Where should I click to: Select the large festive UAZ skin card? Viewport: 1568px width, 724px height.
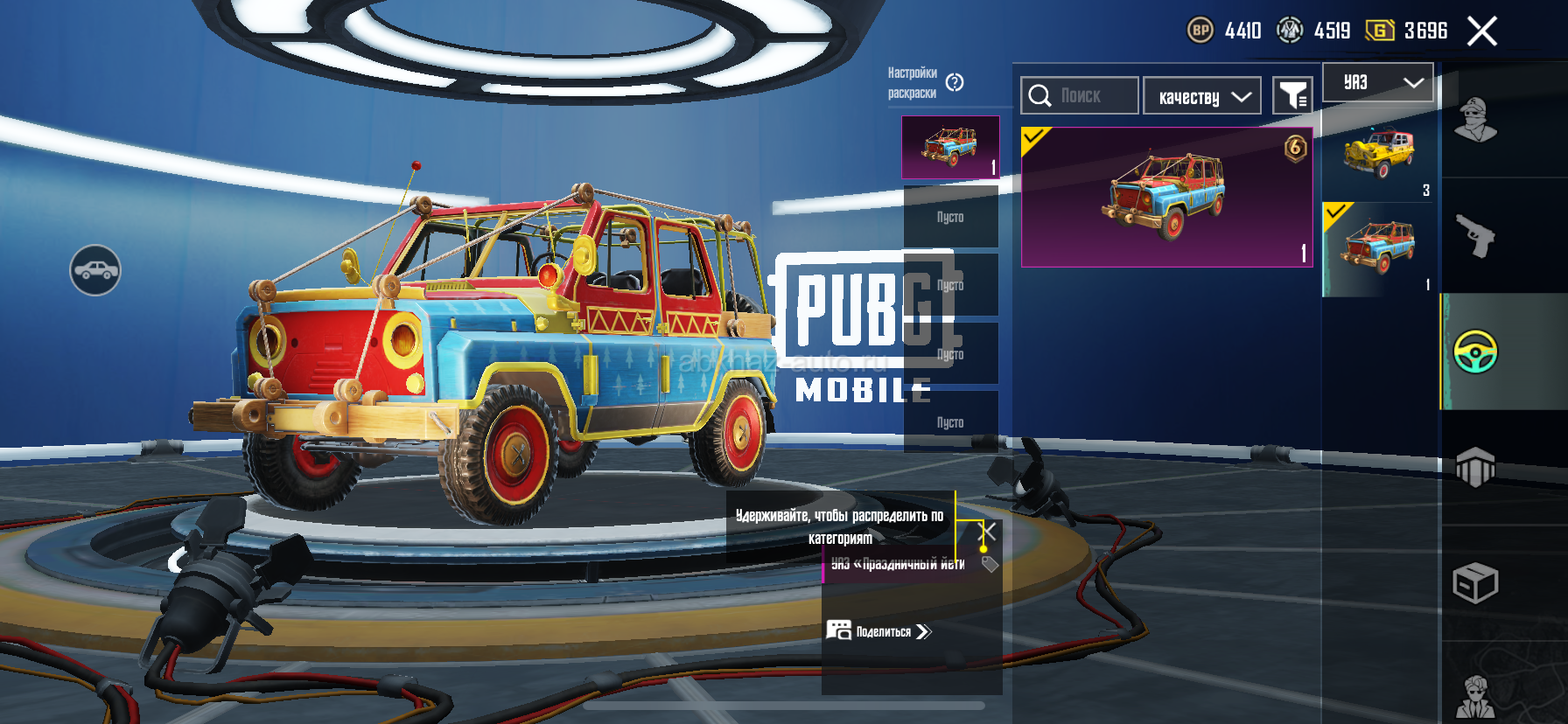click(1166, 197)
